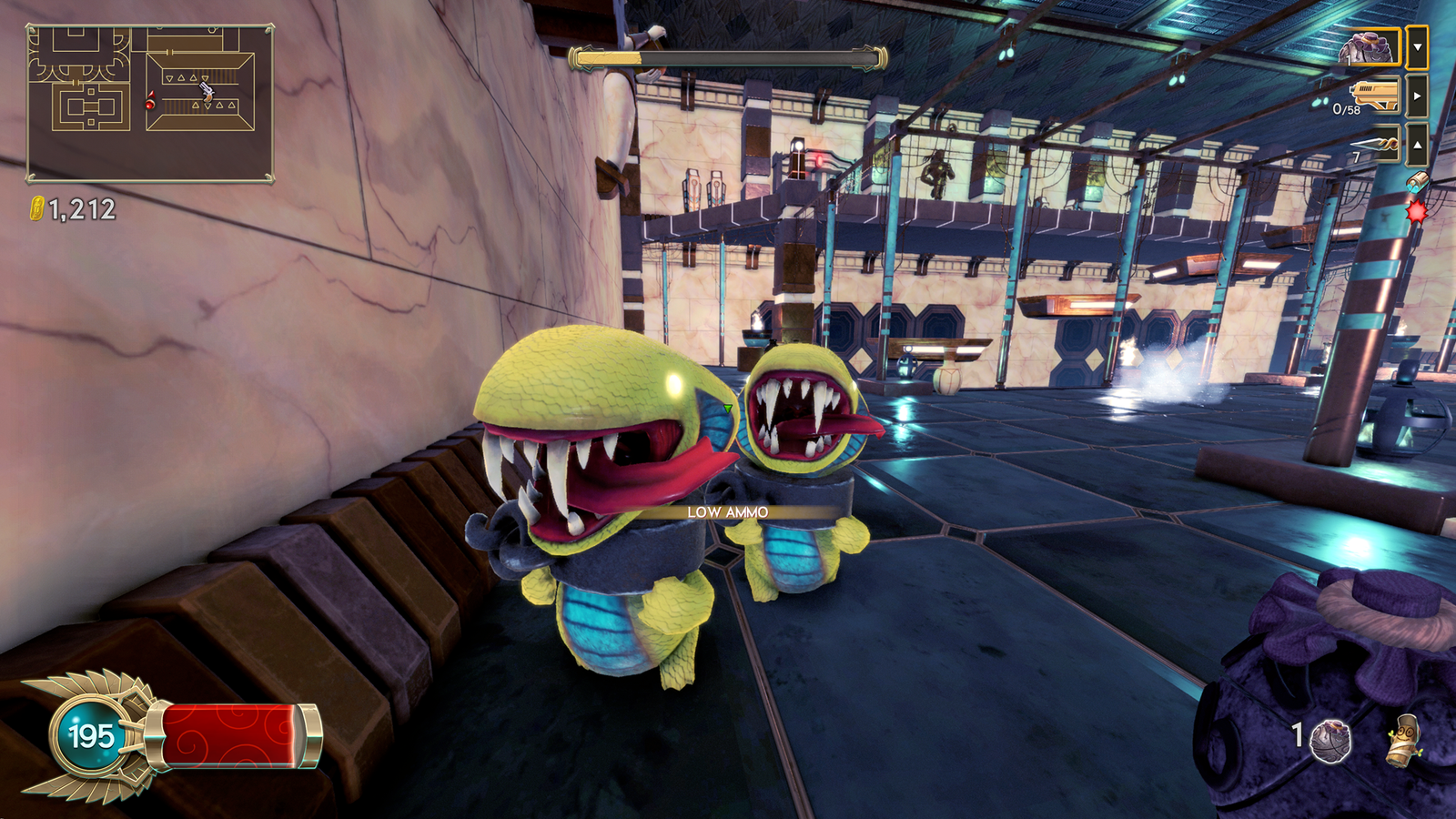Image resolution: width=1456 pixels, height=819 pixels.
Task: Select the golden pistol weapon slot
Action: 1374,95
